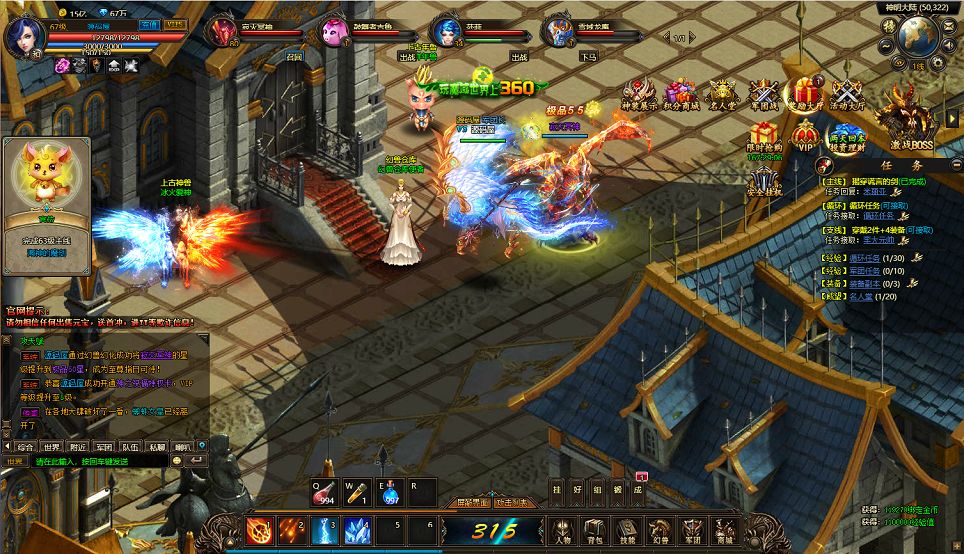Viewport: 964px width, 554px height.
Task: Open the 技能 skills book button
Action: coord(627,530)
